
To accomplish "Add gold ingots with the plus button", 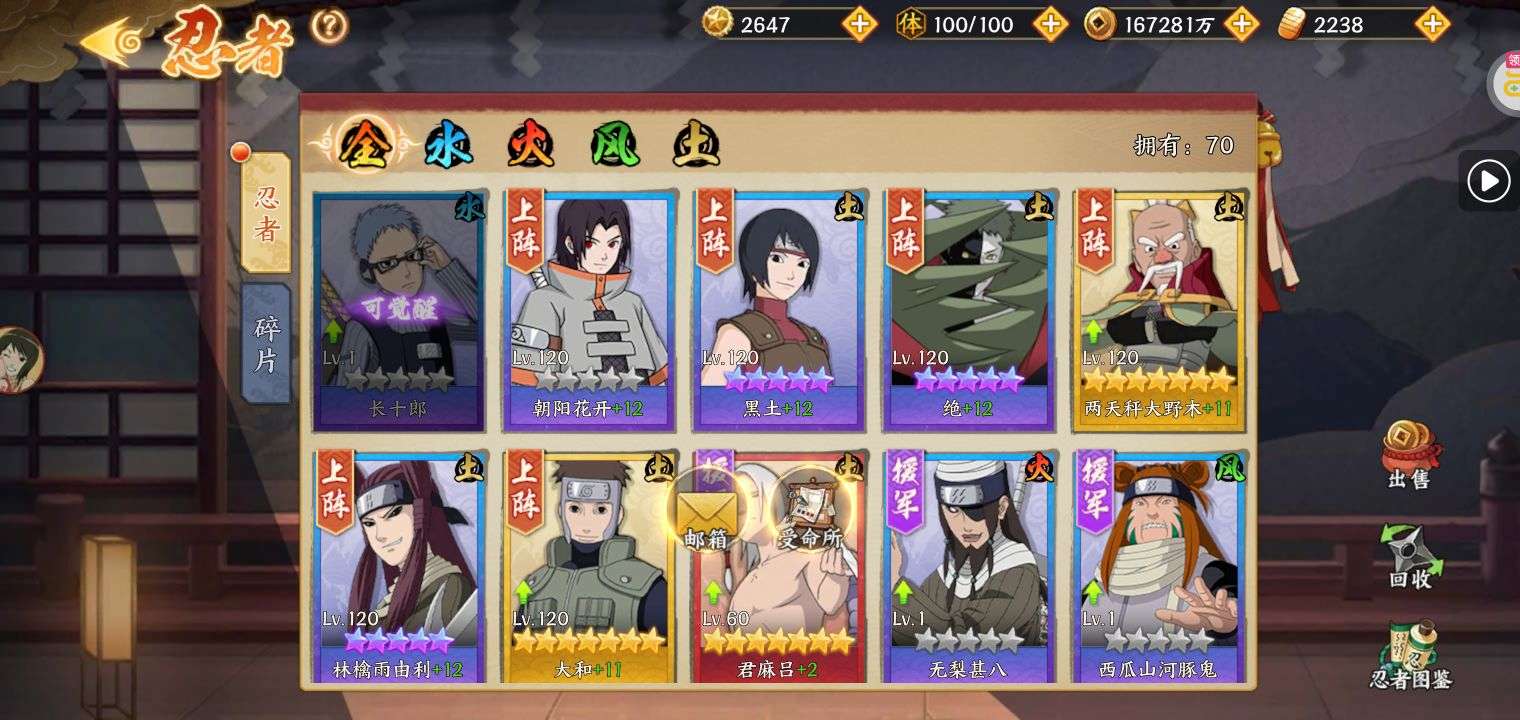I will (1432, 24).
